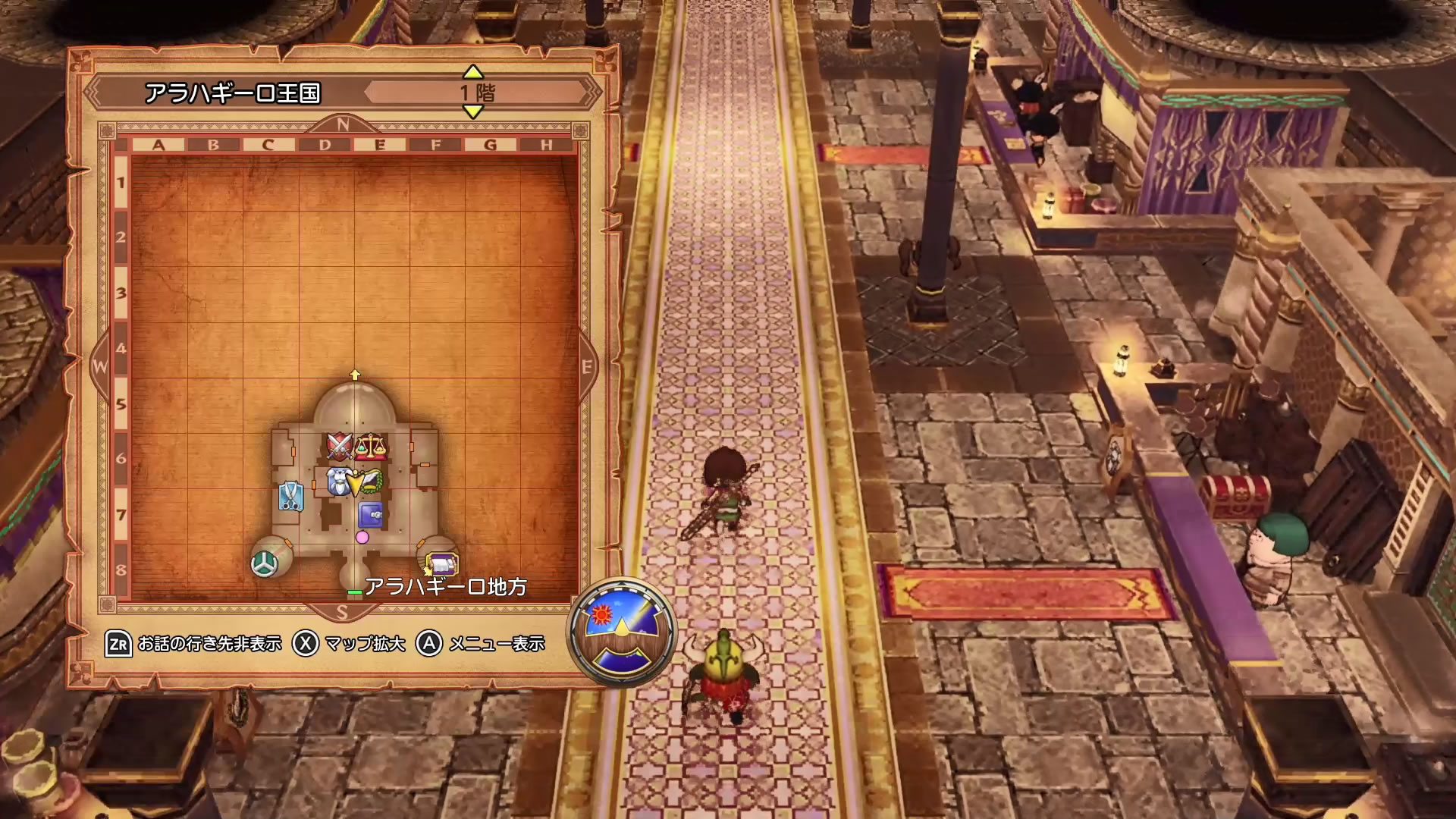The image size is (1456, 819).
Task: Select the weapon shop crossed-swords map marker
Action: 339,447
